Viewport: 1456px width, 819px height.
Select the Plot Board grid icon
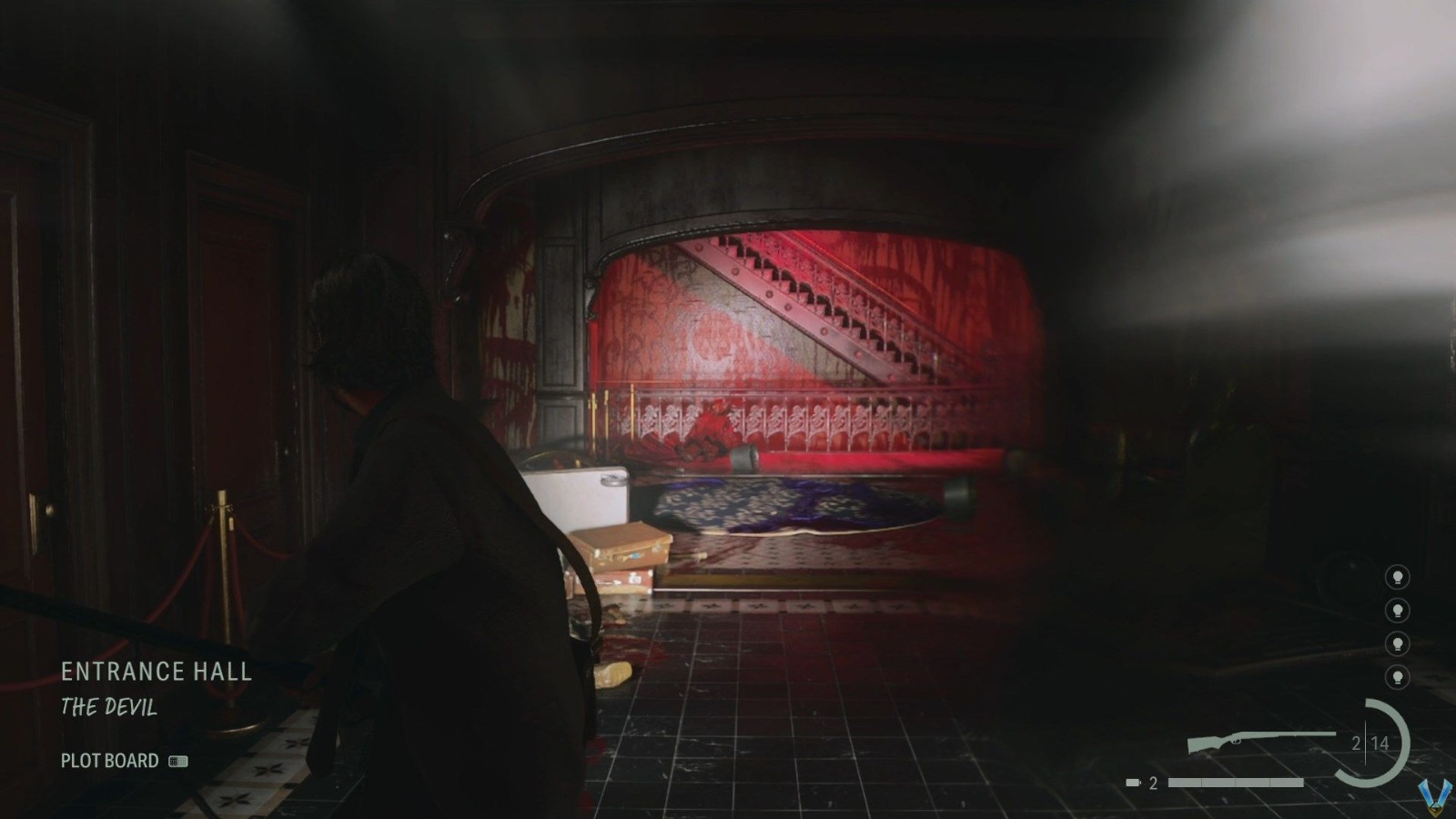(x=176, y=763)
